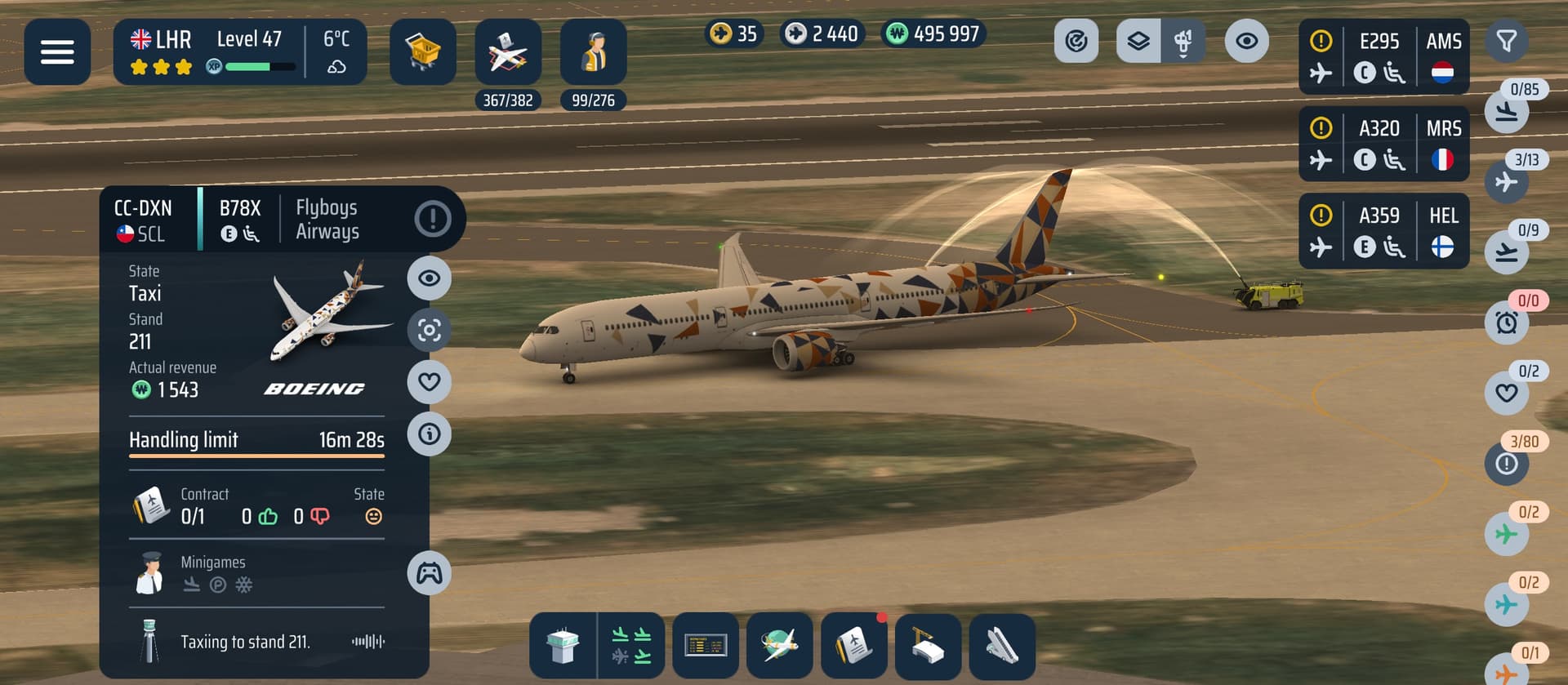The width and height of the screenshot is (1568, 685).
Task: Open minigames with the gamepad button
Action: [430, 573]
